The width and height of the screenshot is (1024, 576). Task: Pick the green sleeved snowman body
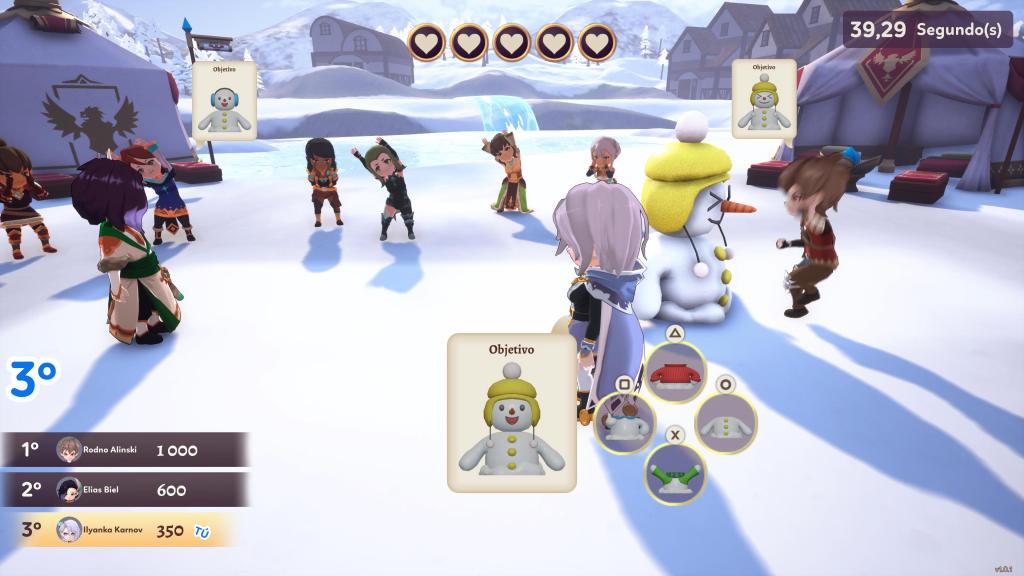pos(675,472)
